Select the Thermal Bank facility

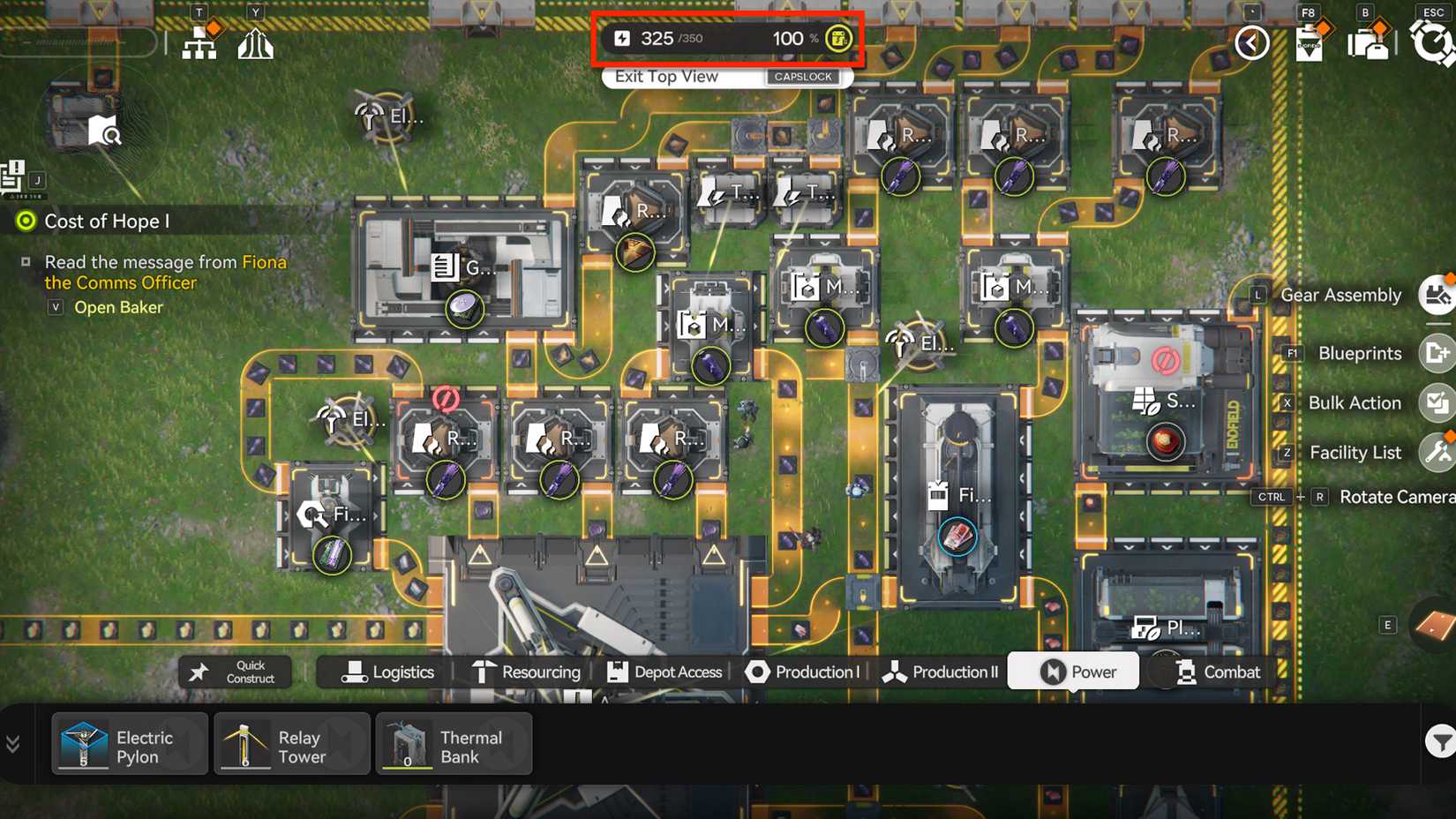tap(453, 744)
